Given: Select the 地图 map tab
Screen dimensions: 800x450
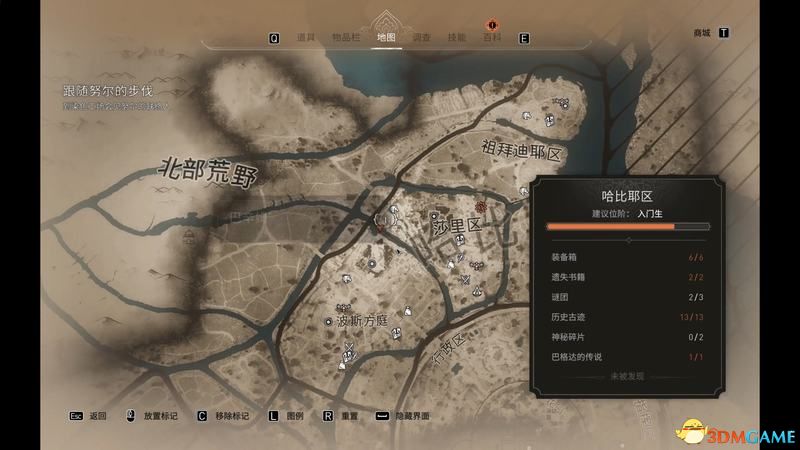Looking at the screenshot, I should point(386,38).
